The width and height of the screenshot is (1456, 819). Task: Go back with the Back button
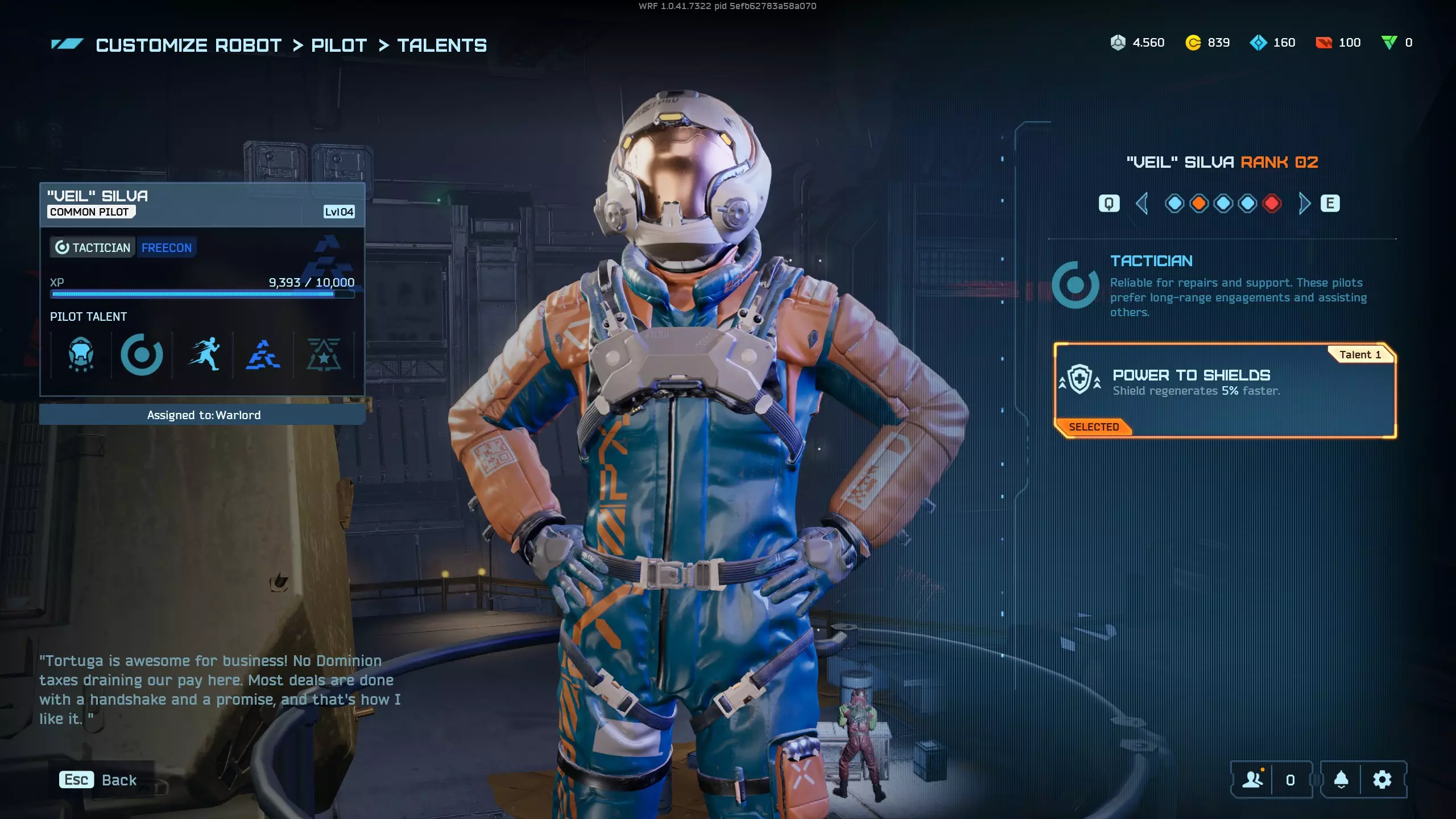99,780
